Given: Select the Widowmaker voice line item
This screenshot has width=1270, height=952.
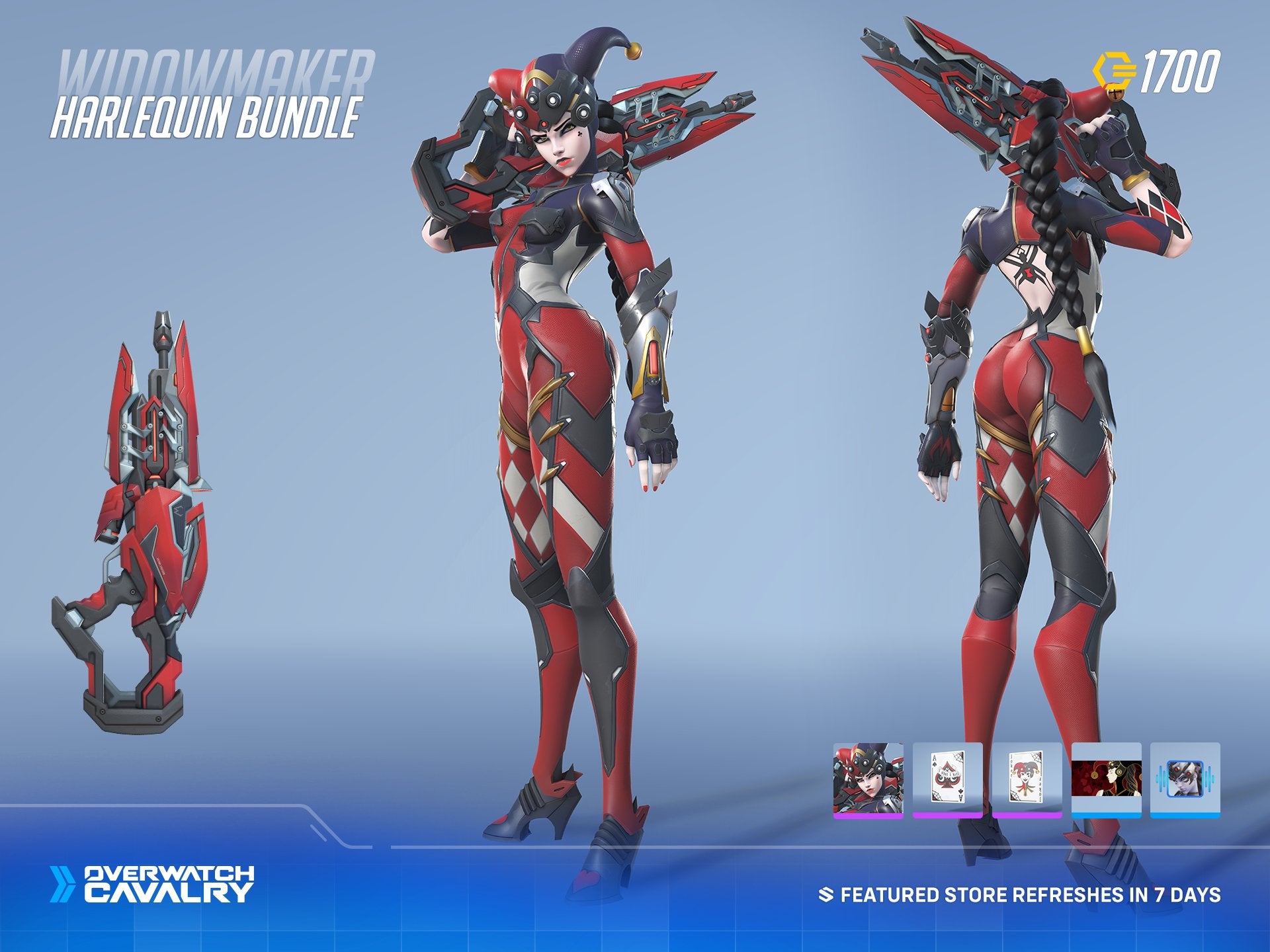Looking at the screenshot, I should tap(1185, 779).
